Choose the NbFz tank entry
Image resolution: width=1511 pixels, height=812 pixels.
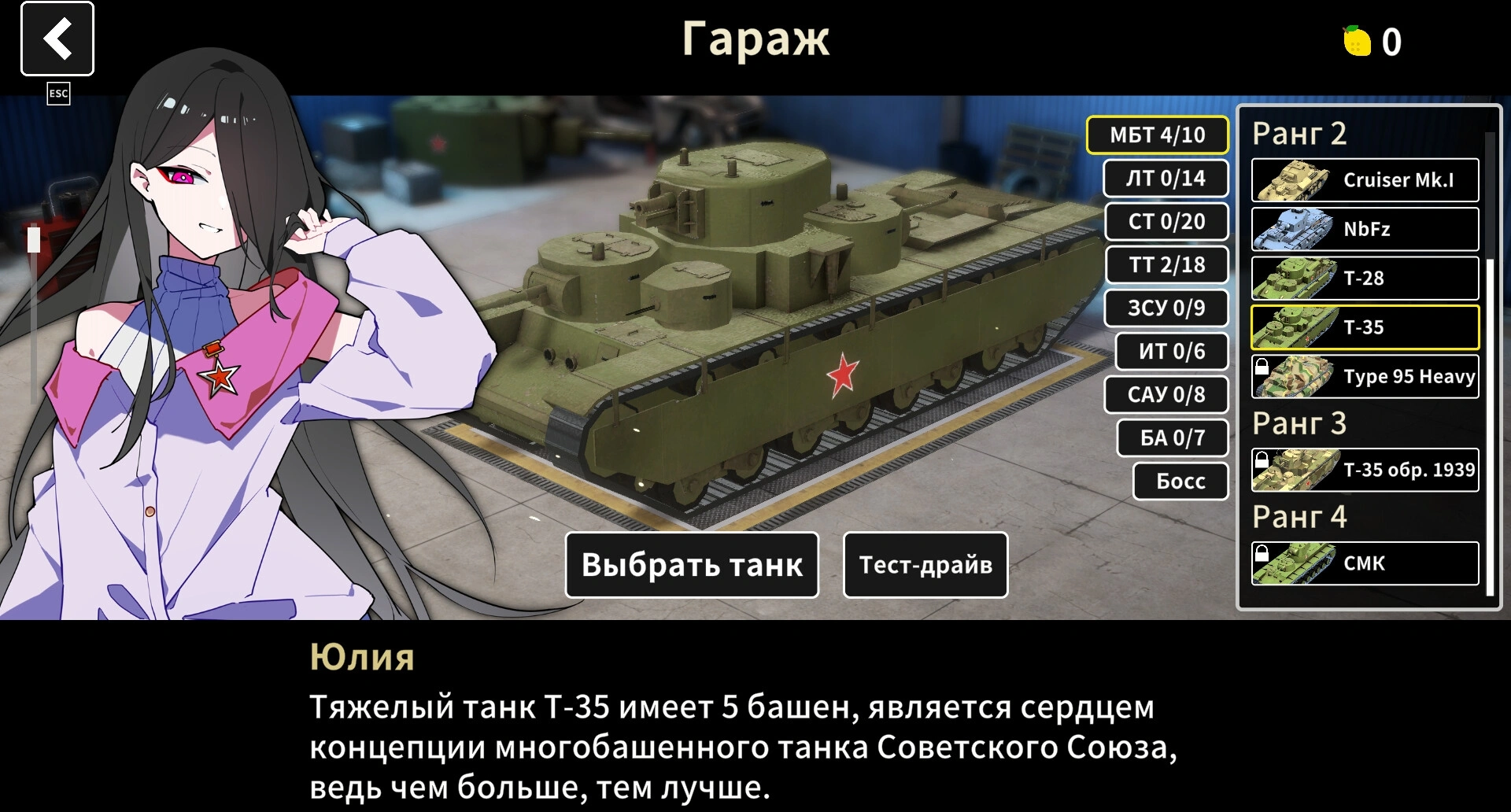click(1365, 229)
